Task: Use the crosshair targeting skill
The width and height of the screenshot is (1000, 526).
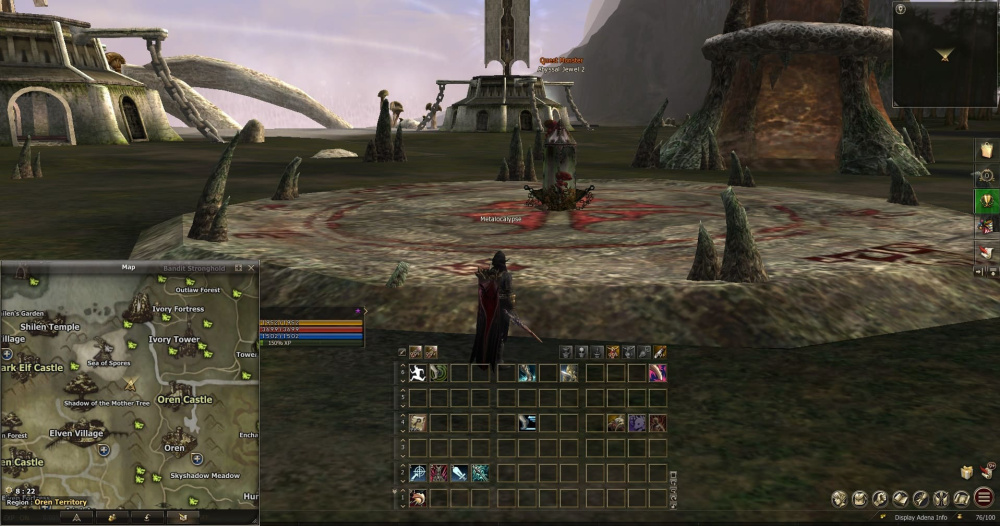Action: click(x=417, y=473)
